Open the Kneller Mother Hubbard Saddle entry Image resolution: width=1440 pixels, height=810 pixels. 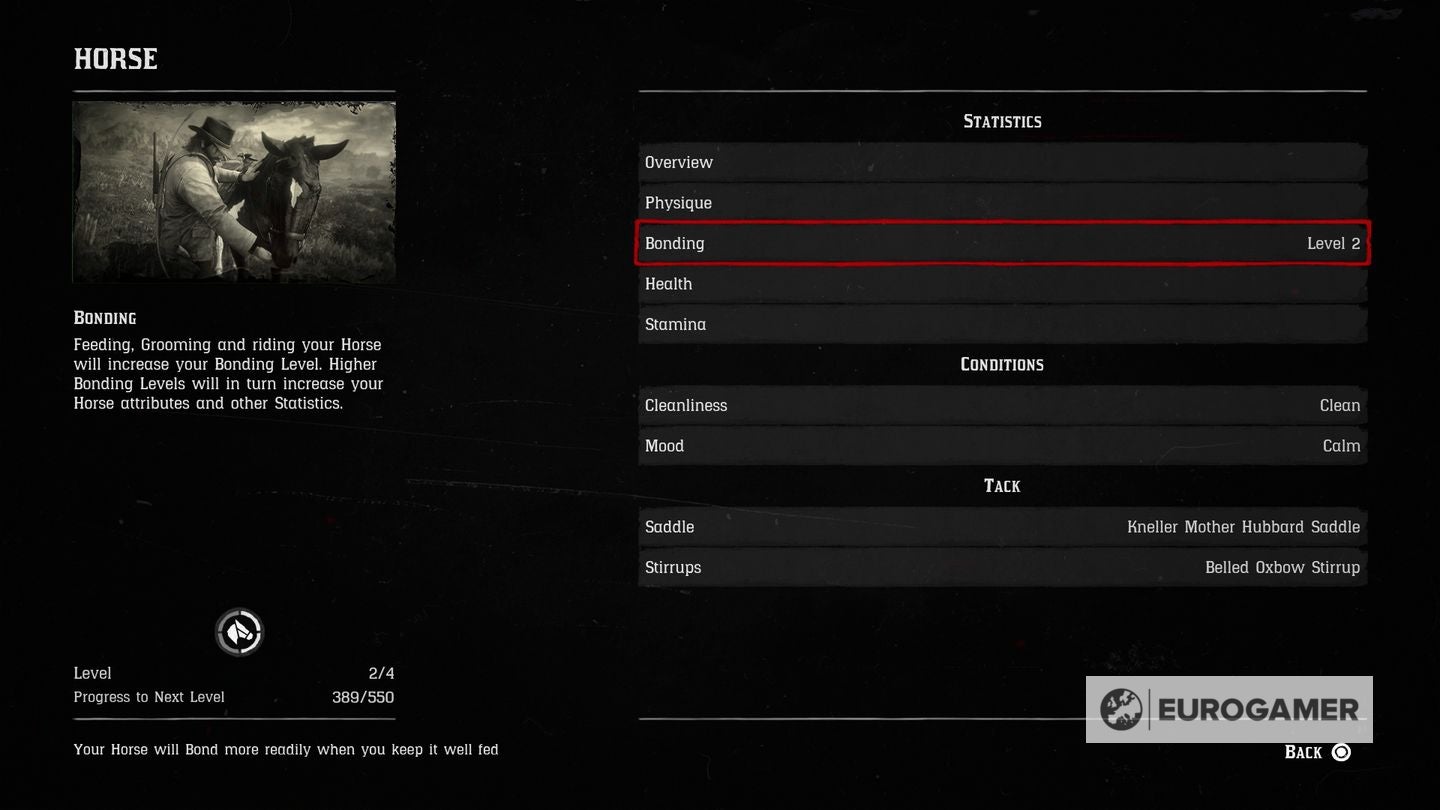tap(1001, 527)
